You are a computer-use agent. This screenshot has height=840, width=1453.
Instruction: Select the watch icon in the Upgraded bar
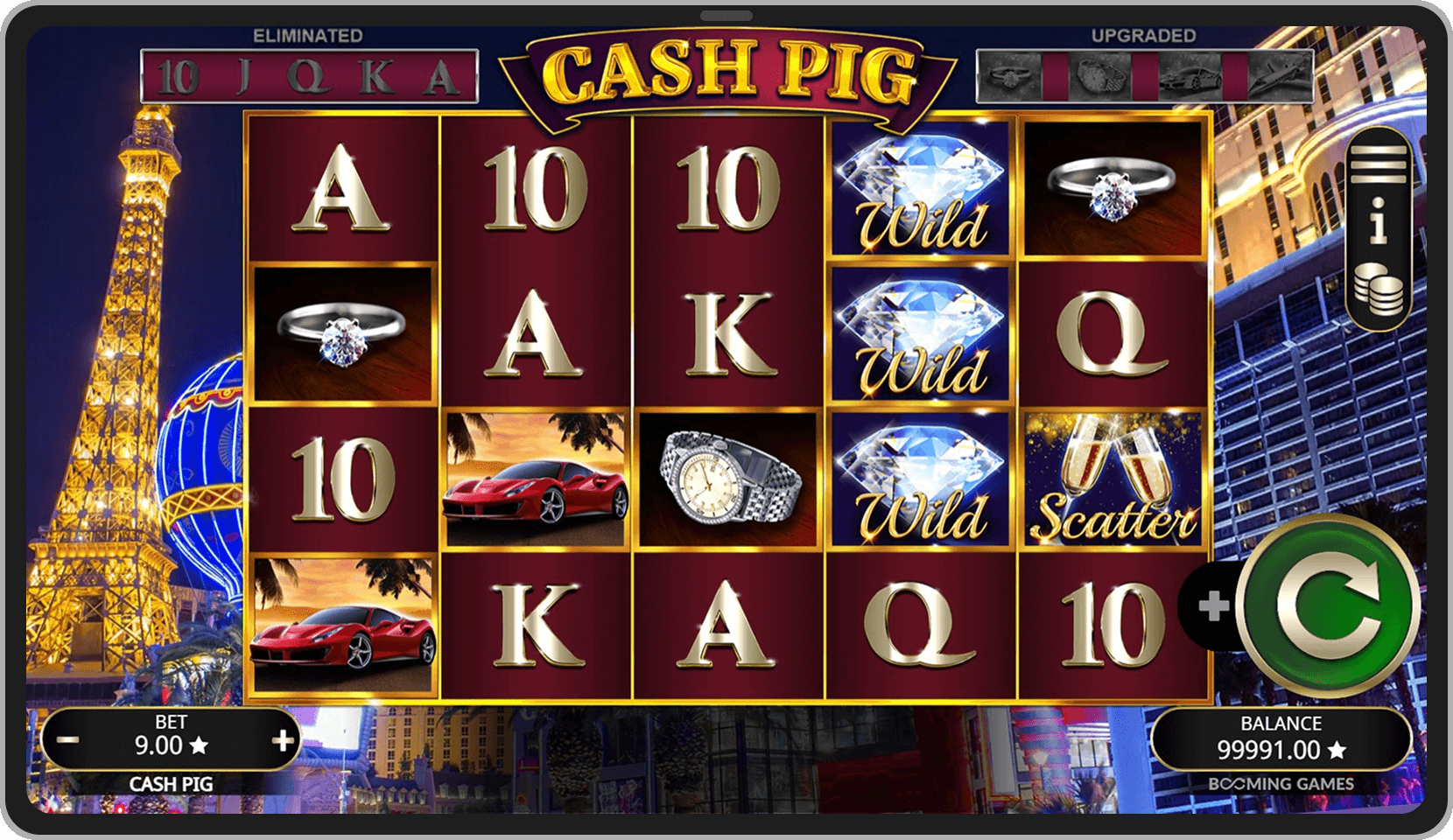[x=1100, y=77]
